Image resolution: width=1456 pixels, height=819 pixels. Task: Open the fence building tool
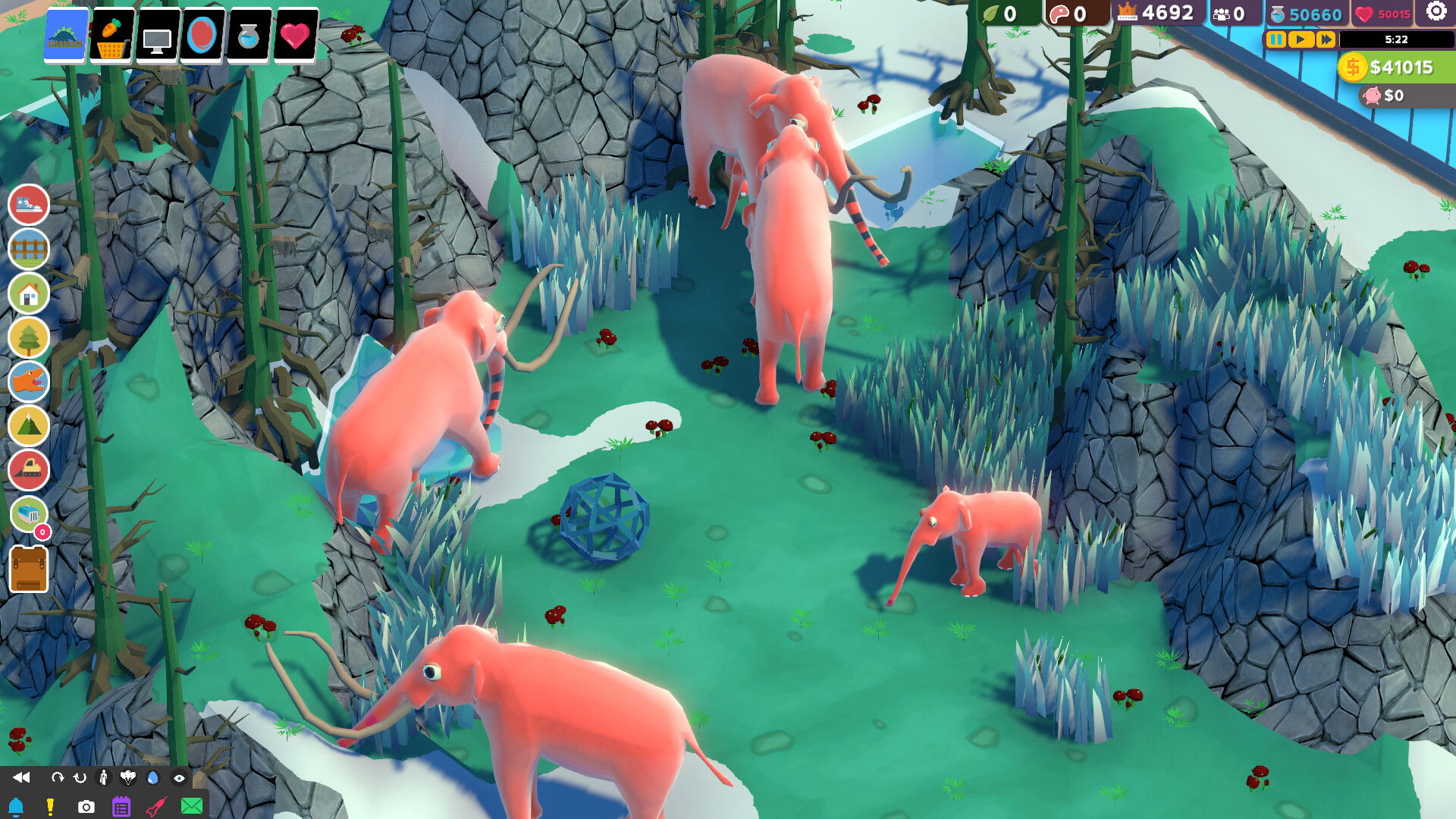pyautogui.click(x=28, y=249)
